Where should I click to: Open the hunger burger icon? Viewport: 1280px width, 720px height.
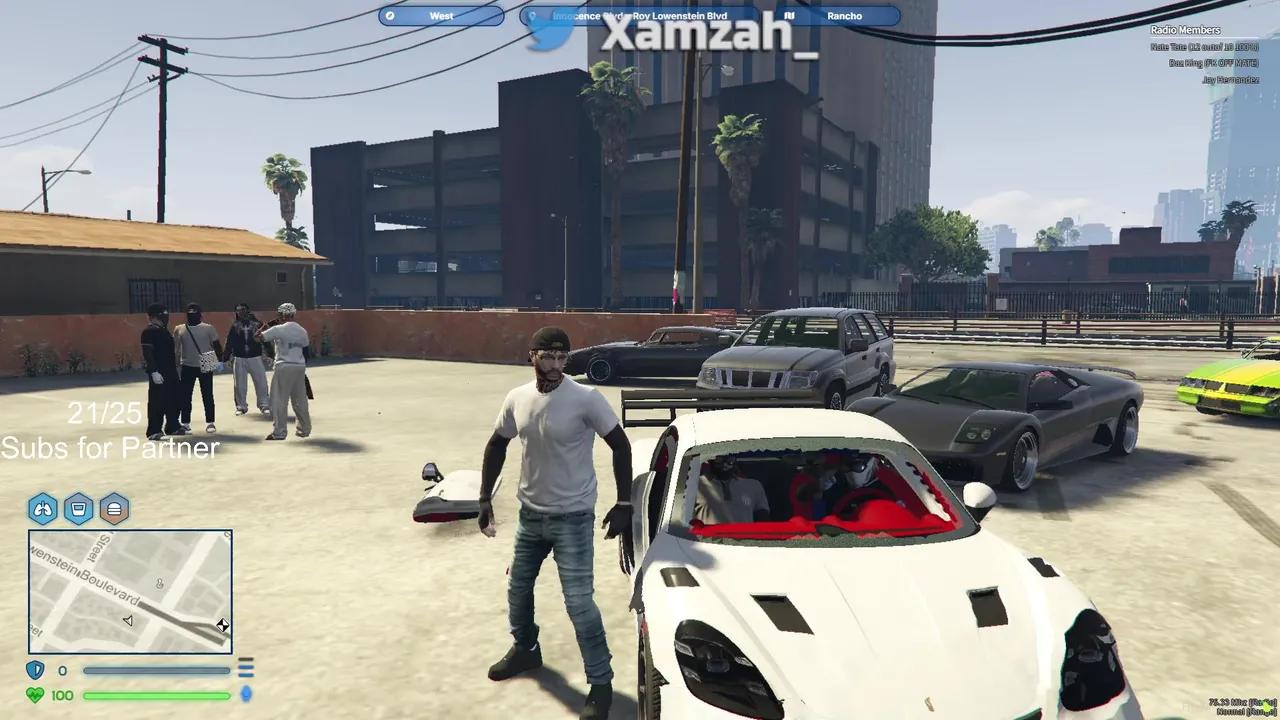114,509
